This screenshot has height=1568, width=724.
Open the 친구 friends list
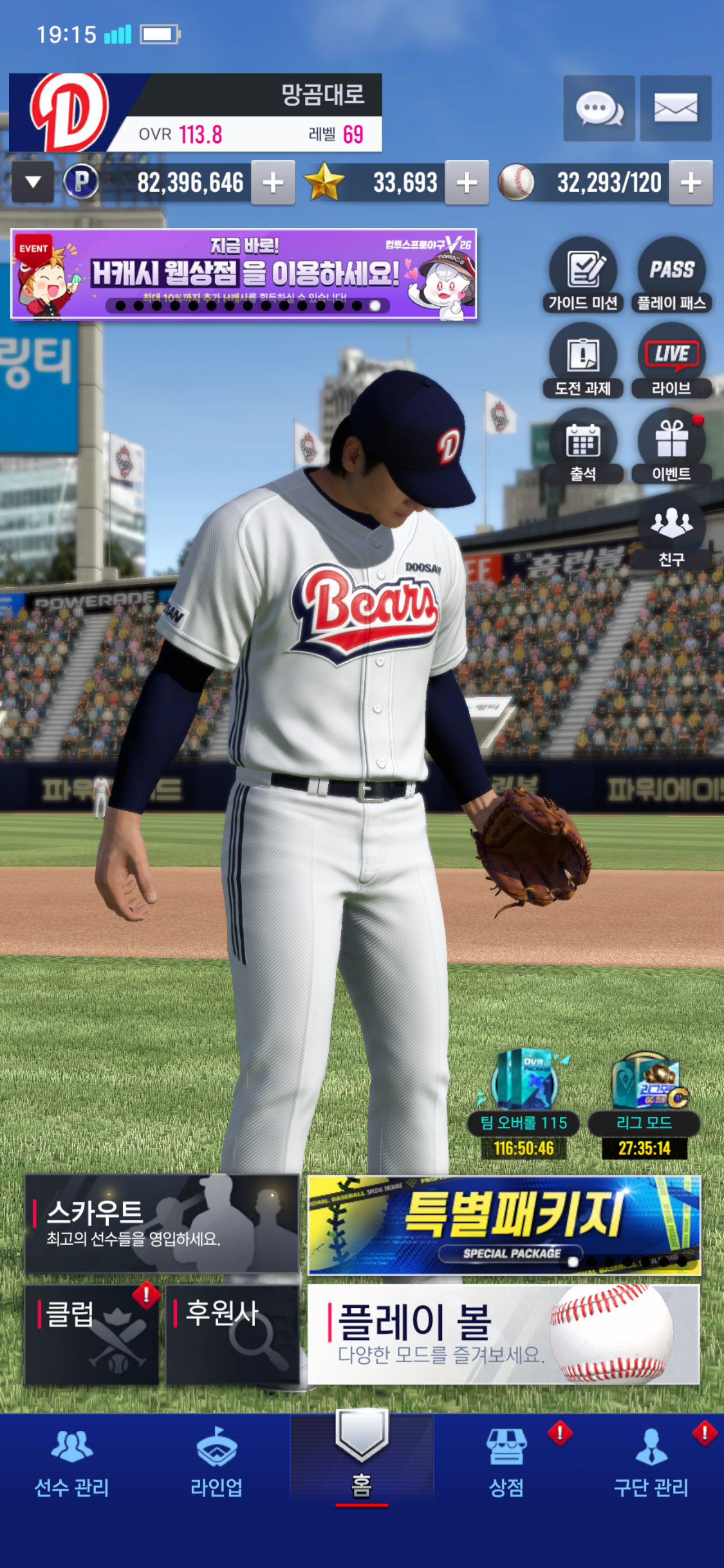[x=671, y=532]
